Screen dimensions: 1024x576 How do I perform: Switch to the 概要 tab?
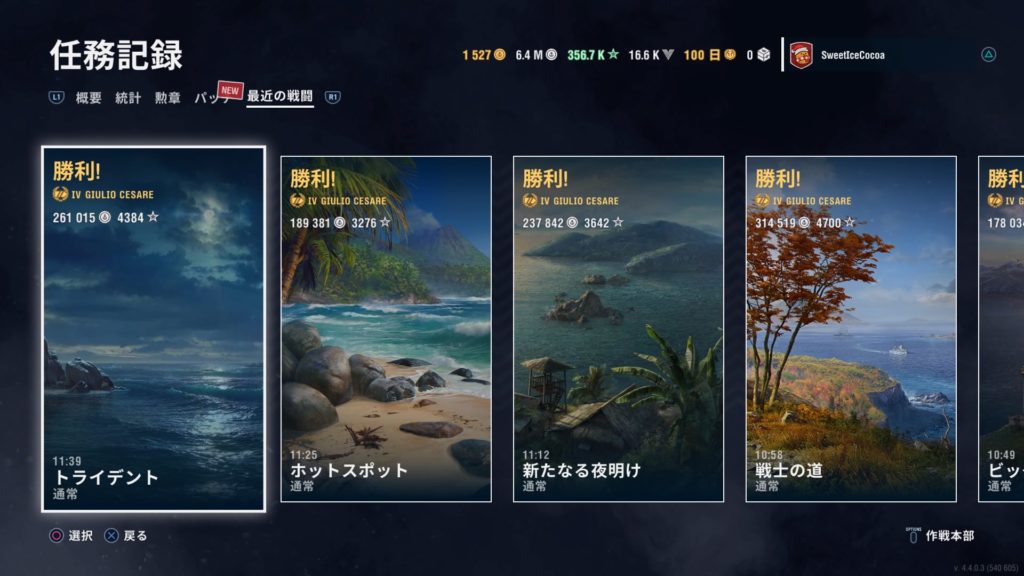point(89,98)
